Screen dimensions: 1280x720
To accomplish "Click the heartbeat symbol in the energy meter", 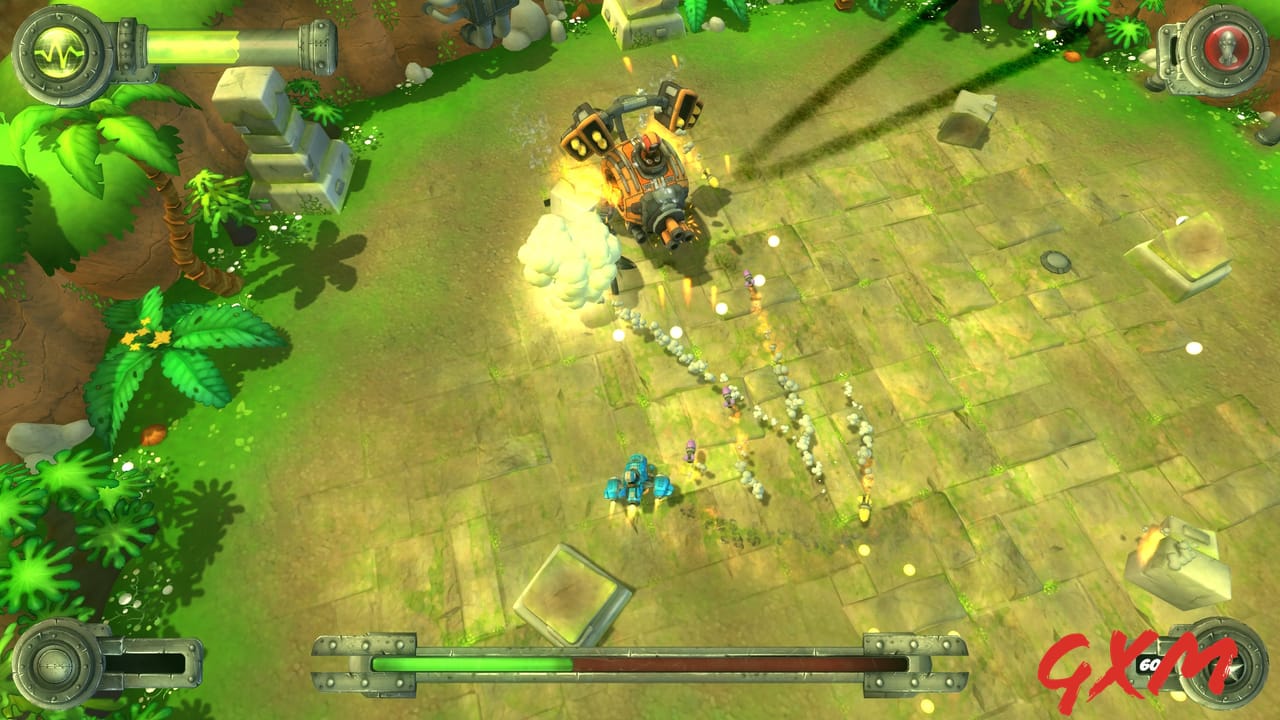I will click(58, 53).
